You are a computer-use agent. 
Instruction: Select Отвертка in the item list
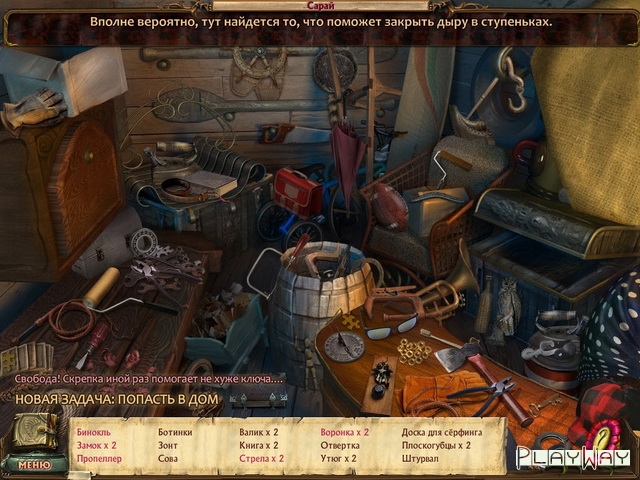click(x=340, y=445)
